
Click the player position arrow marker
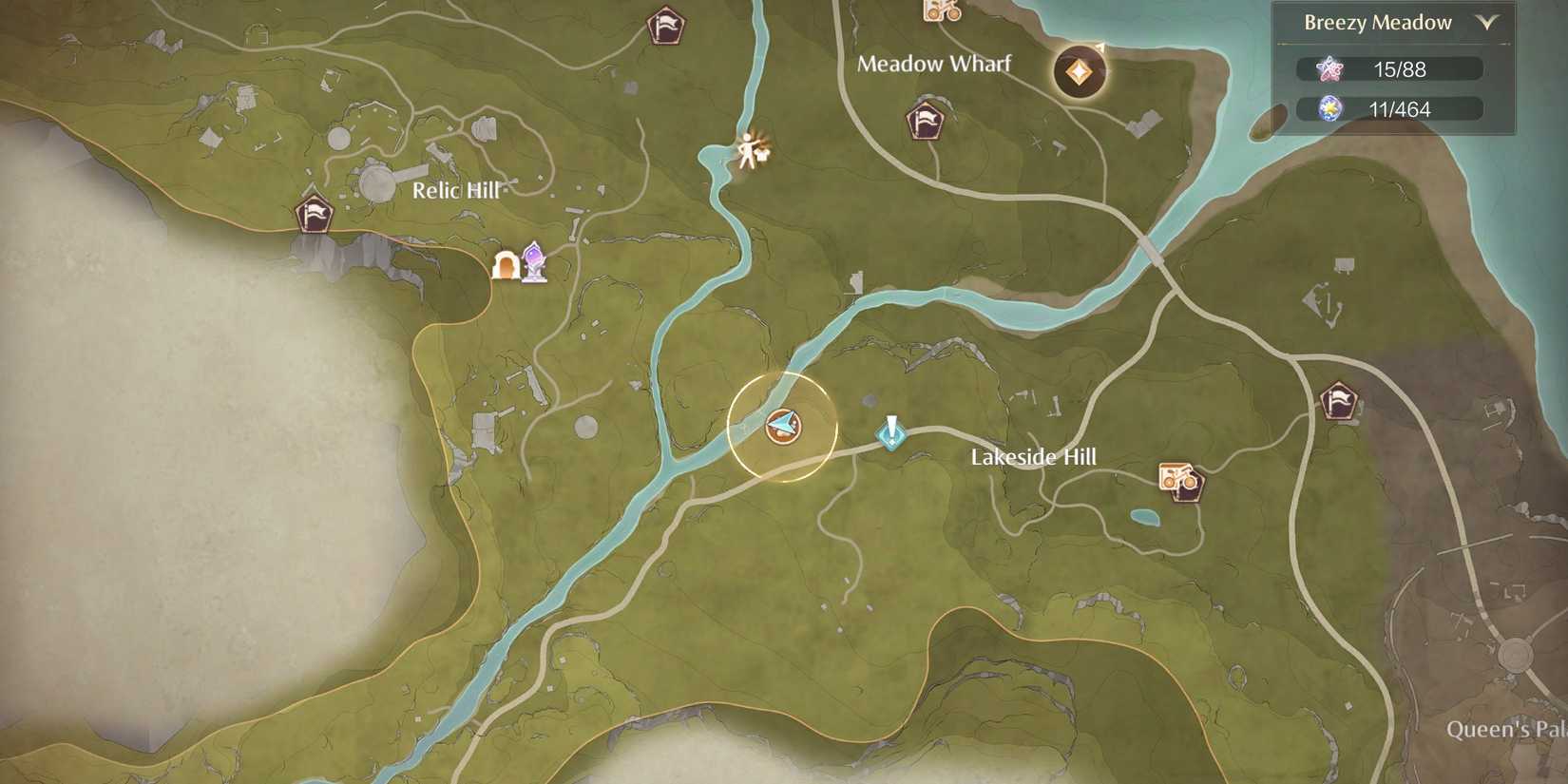[781, 427]
